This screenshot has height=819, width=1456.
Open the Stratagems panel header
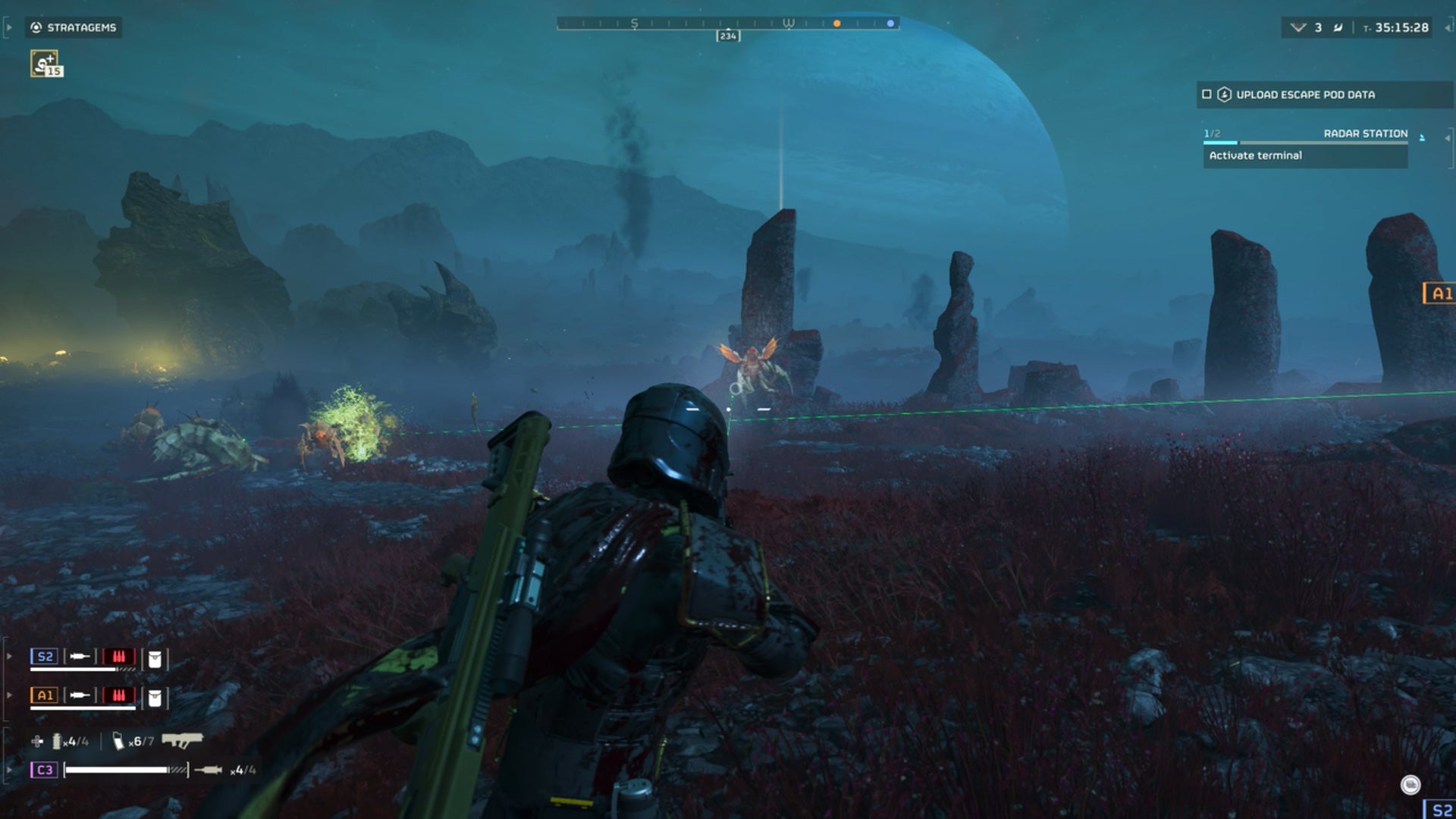pos(74,27)
